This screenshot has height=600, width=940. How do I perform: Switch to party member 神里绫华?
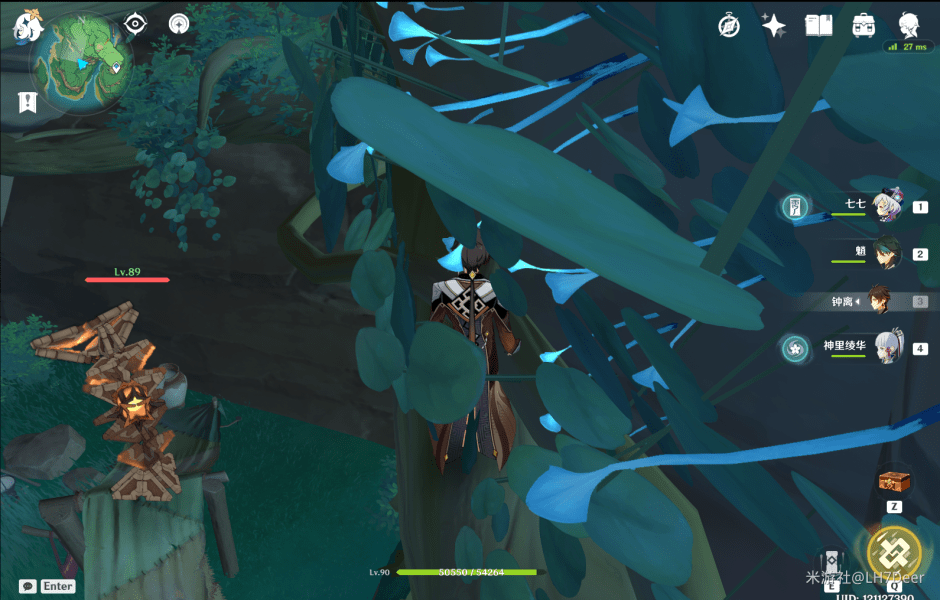pyautogui.click(x=887, y=348)
